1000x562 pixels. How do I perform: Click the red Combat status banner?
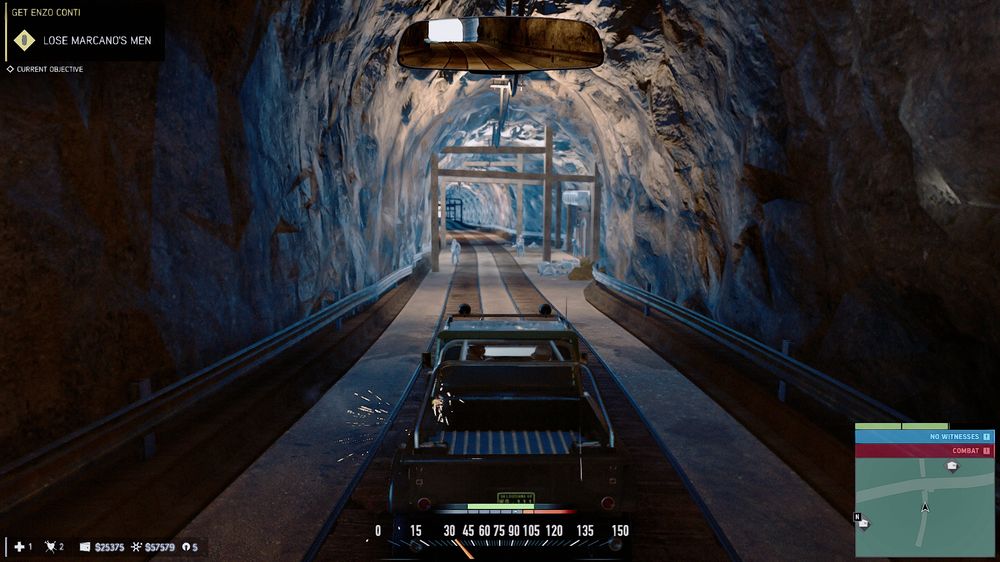[x=924, y=451]
